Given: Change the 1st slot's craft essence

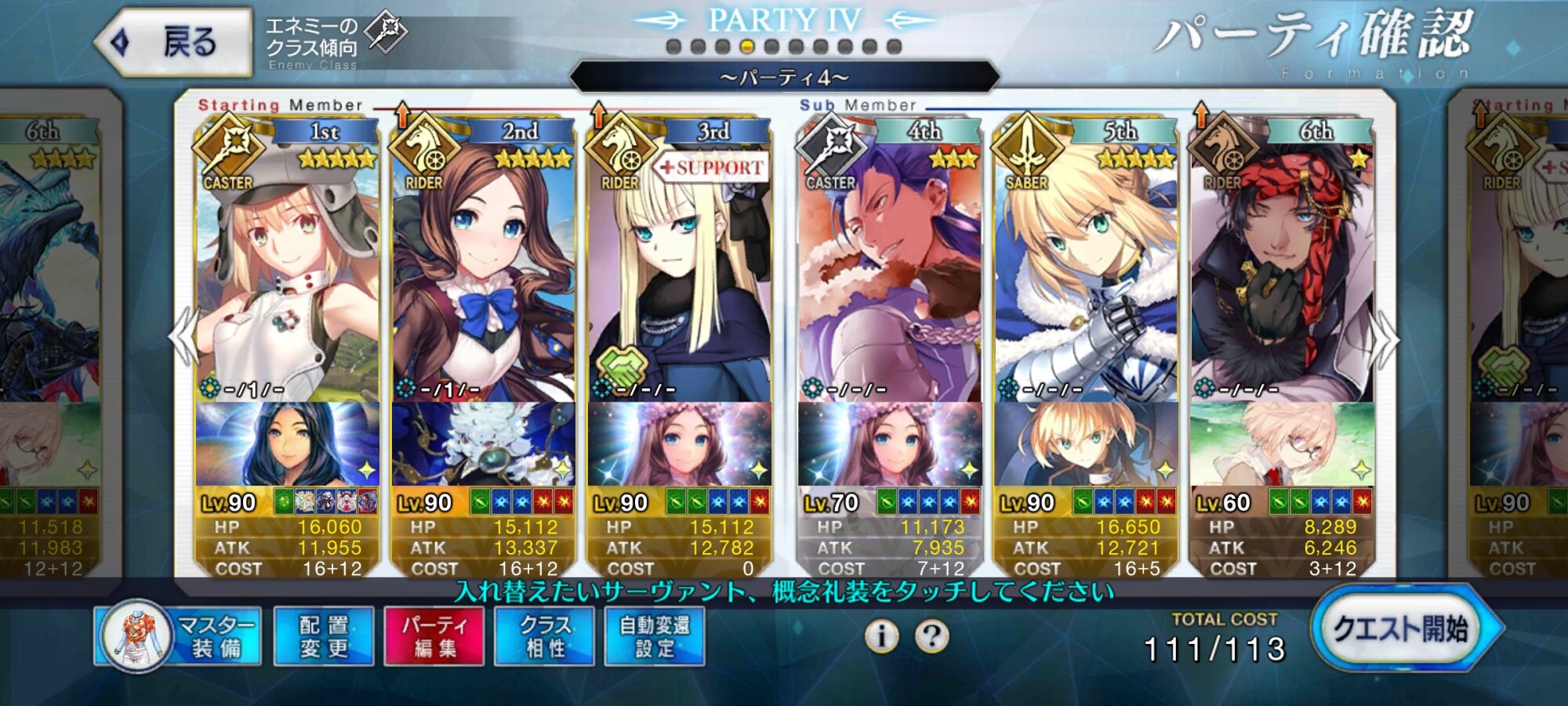Looking at the screenshot, I should click(287, 444).
